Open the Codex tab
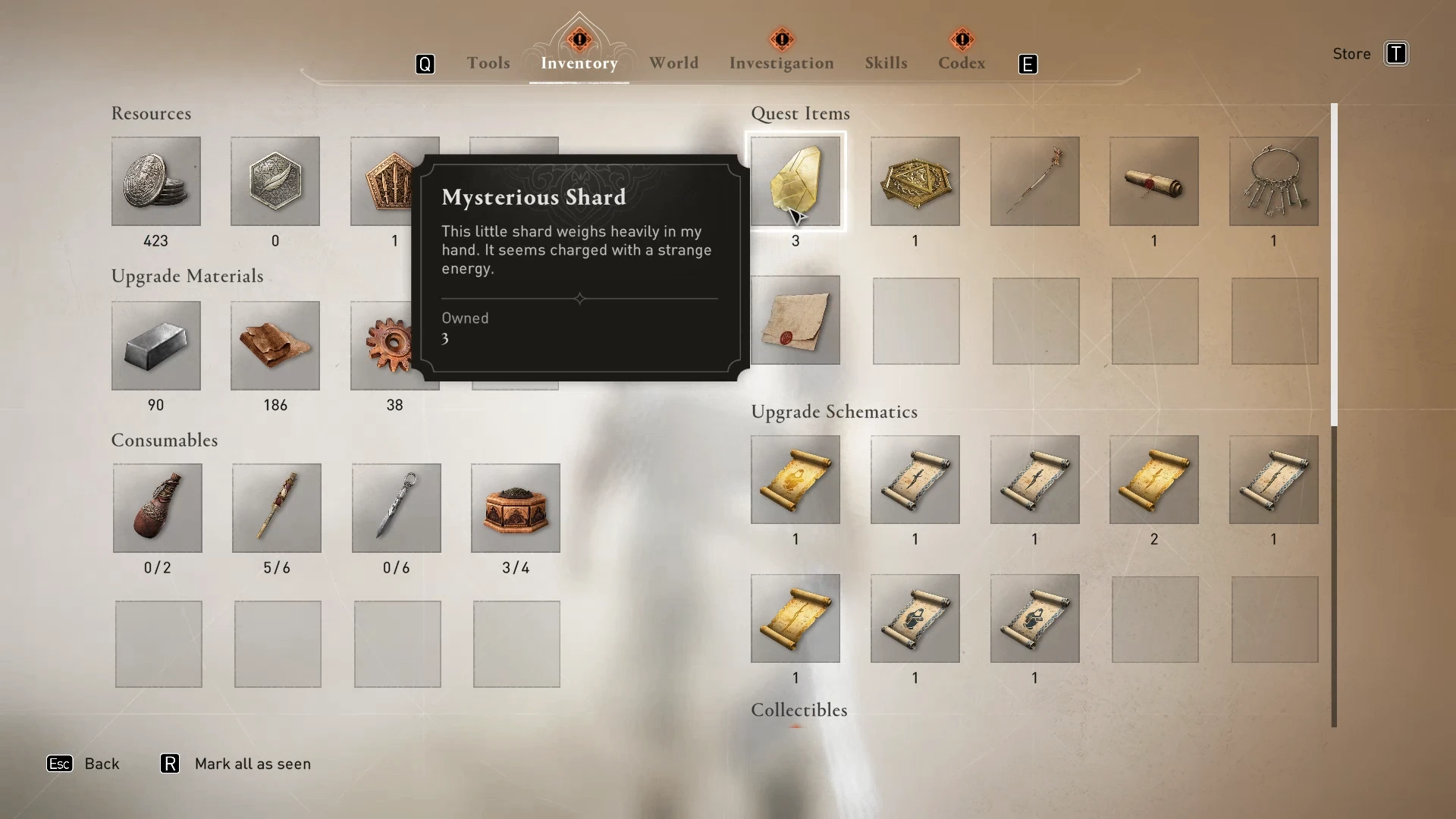The width and height of the screenshot is (1456, 819). (x=961, y=63)
